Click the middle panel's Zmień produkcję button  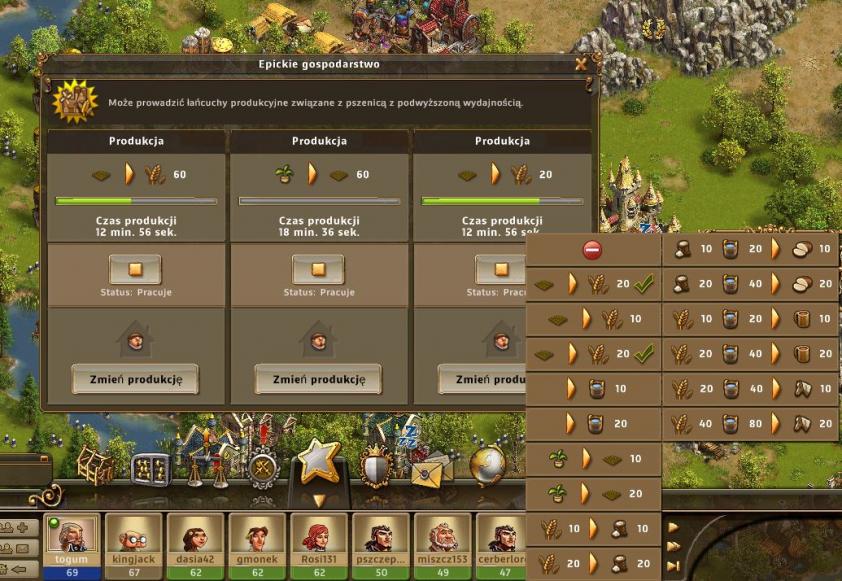[x=318, y=379]
